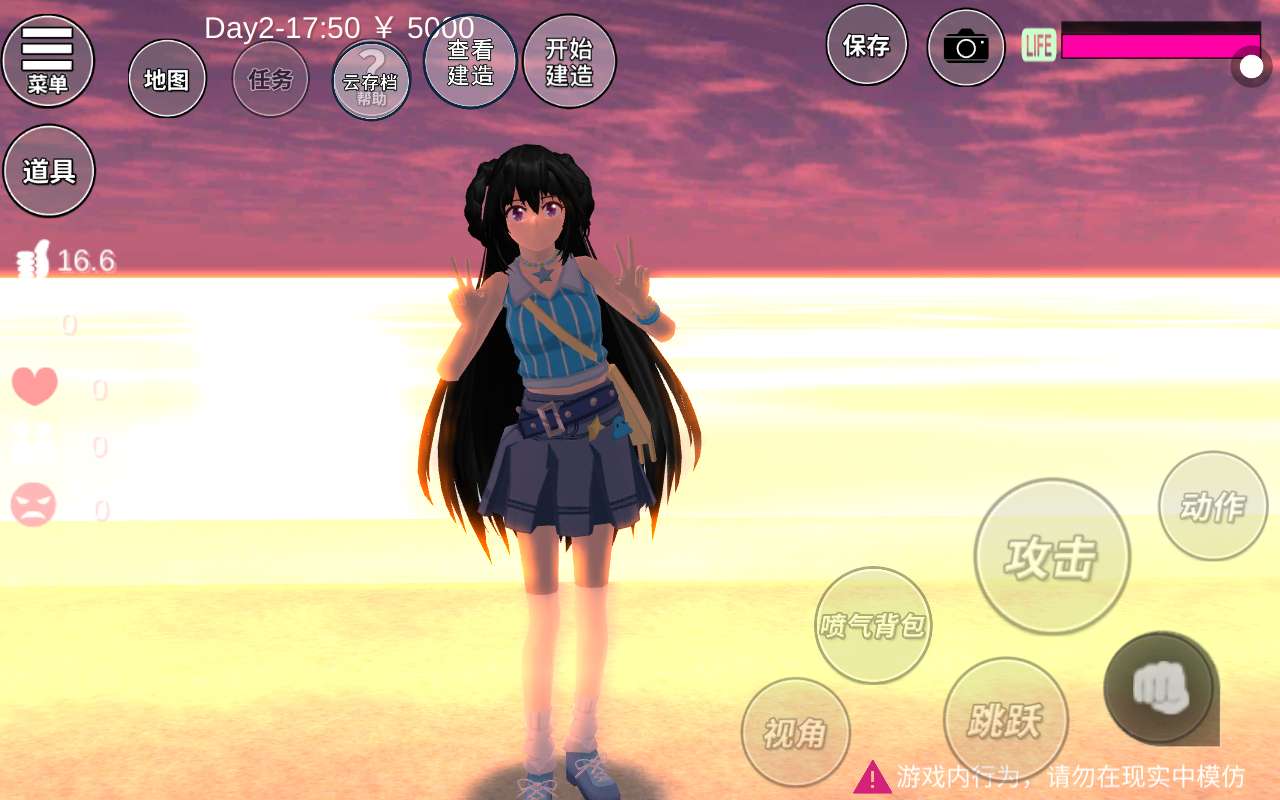Hit the 攻击 attack button
The height and width of the screenshot is (800, 1280).
tap(1052, 556)
